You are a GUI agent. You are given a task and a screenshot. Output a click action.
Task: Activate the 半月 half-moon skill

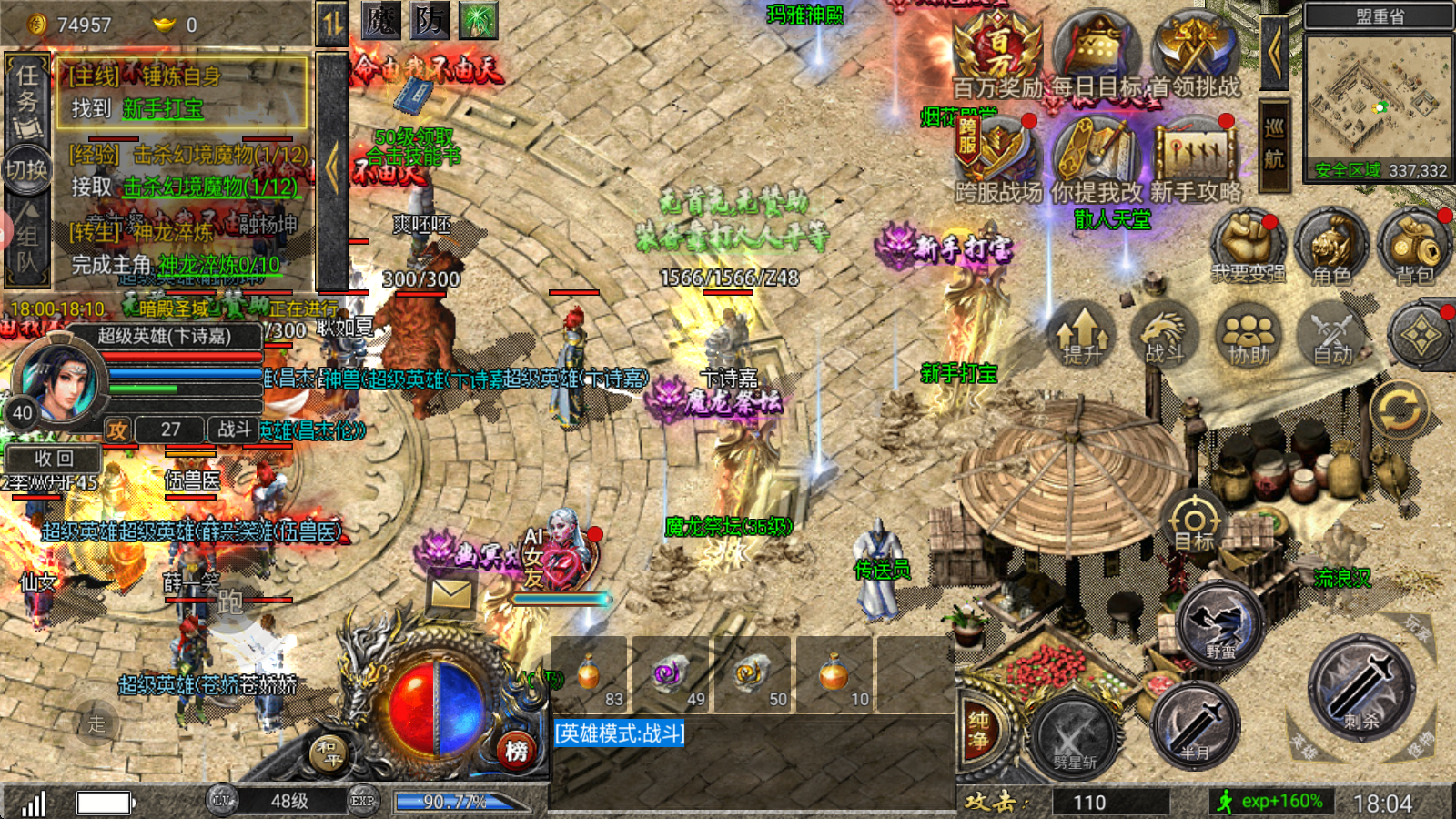tap(1195, 724)
